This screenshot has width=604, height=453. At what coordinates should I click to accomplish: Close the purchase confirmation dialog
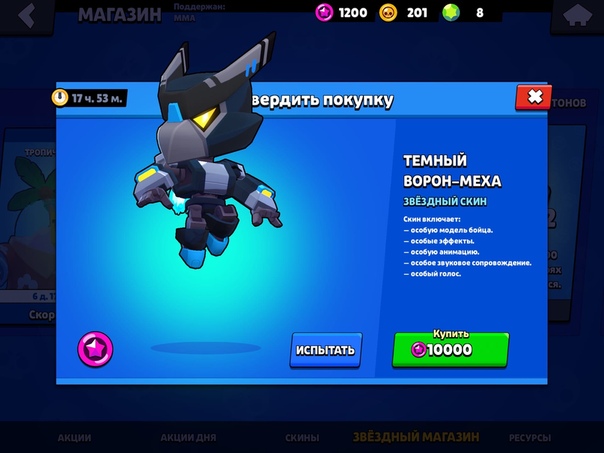pyautogui.click(x=533, y=97)
